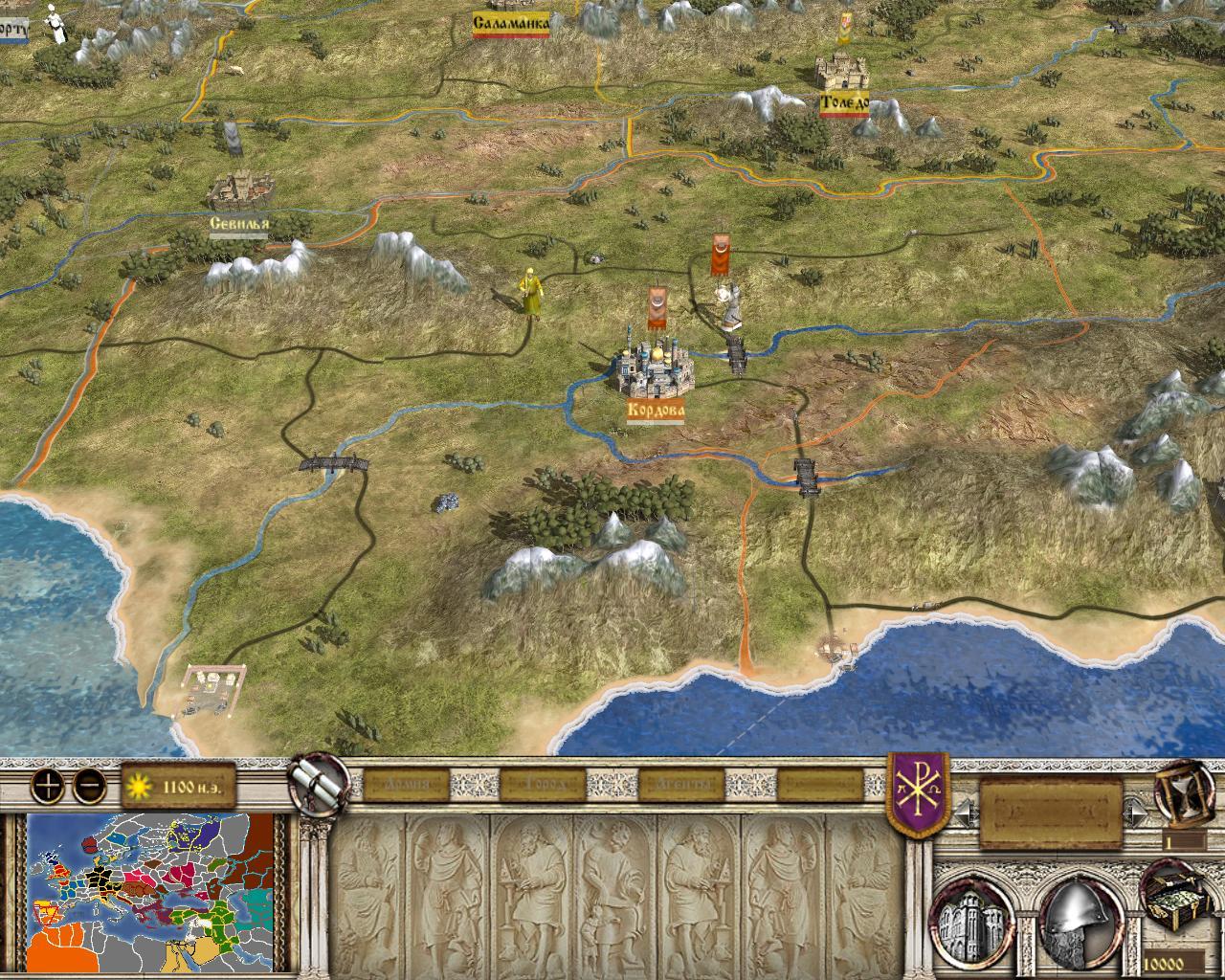Screen dimensions: 1225x980
Task: Switch to the Армия tab
Action: tap(406, 786)
